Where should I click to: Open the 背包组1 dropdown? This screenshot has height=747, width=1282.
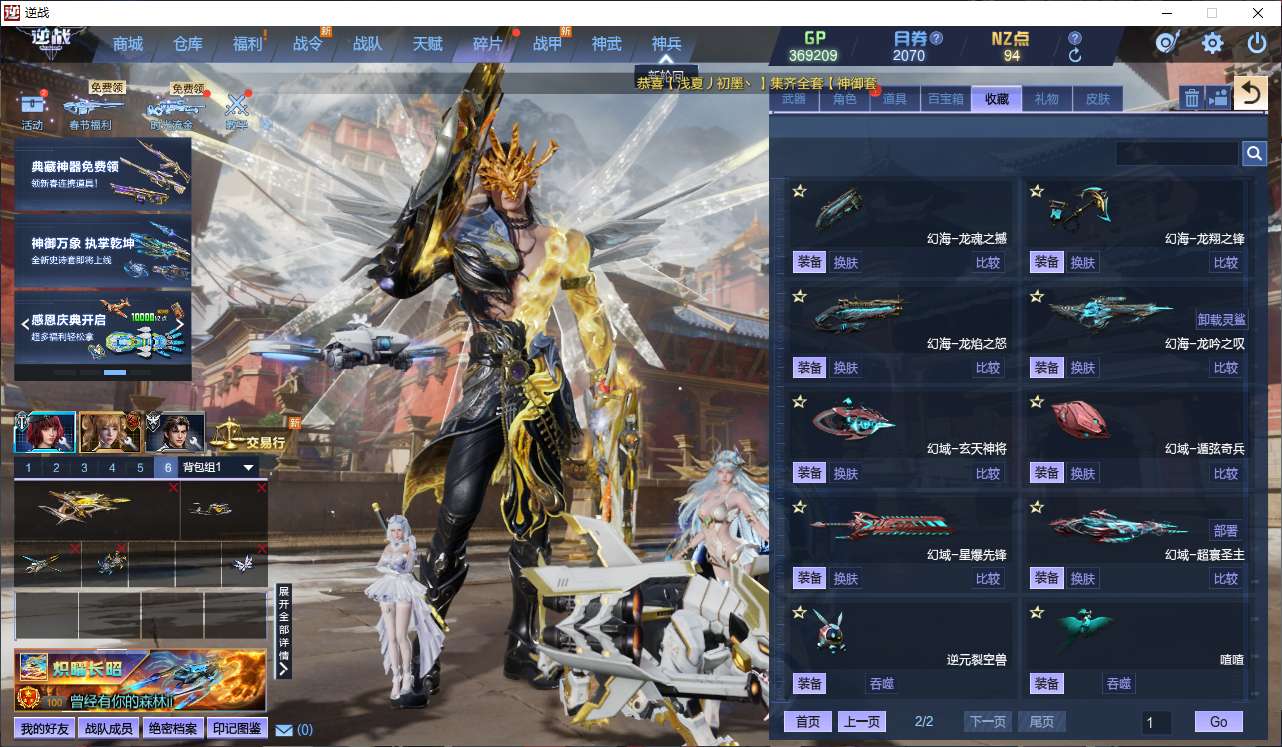(248, 467)
